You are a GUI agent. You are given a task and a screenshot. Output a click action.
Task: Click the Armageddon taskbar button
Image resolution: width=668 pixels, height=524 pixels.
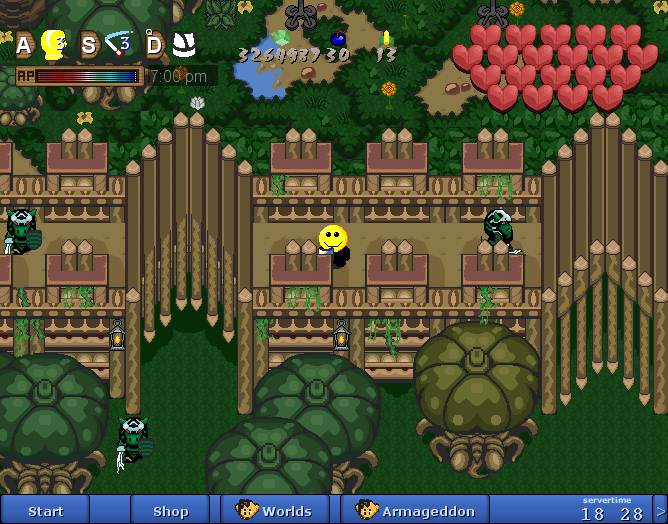coord(414,510)
